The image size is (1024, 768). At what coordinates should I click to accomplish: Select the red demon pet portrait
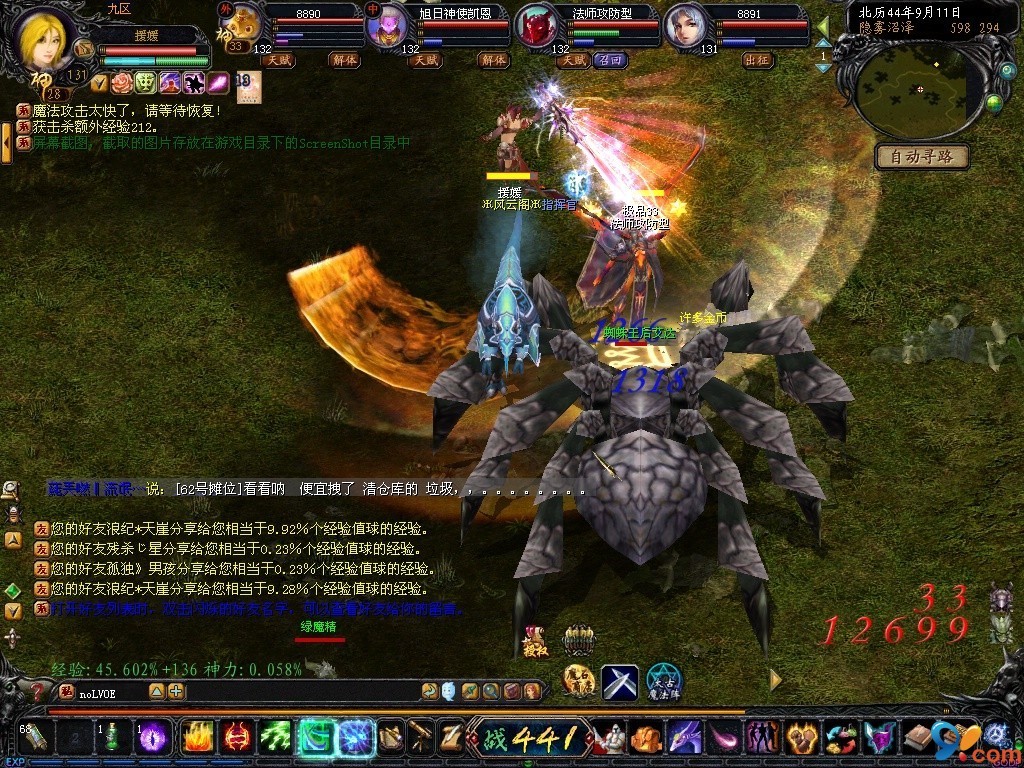pyautogui.click(x=538, y=26)
